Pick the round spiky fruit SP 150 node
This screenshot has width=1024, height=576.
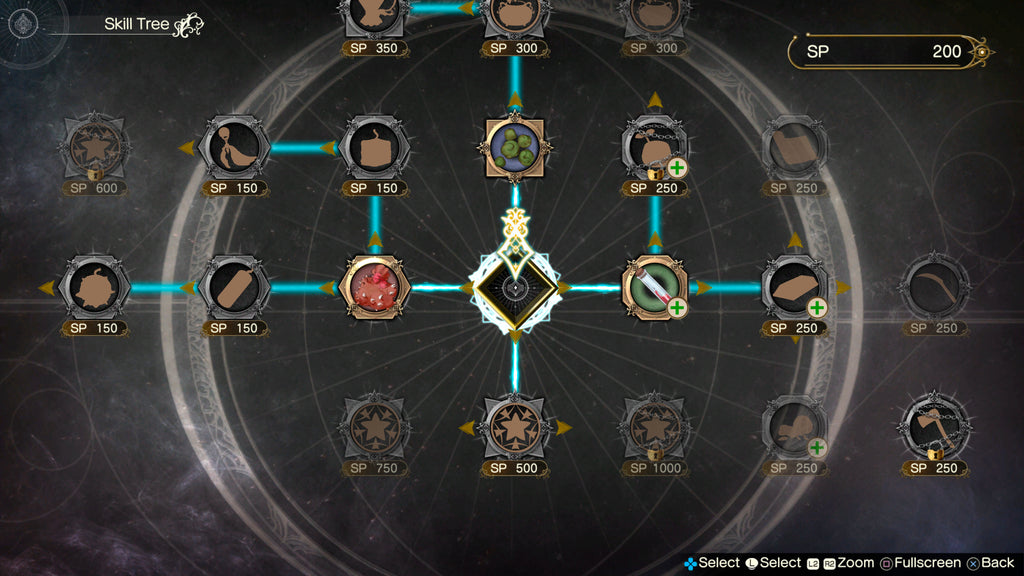[x=95, y=288]
